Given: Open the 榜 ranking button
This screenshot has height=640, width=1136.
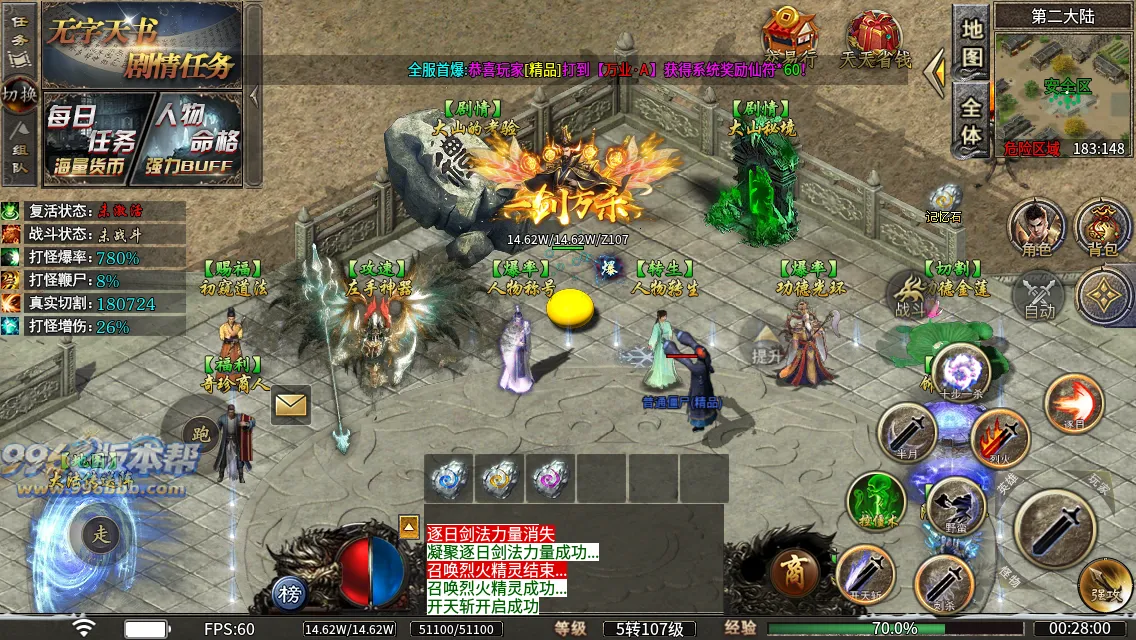Looking at the screenshot, I should tap(291, 595).
